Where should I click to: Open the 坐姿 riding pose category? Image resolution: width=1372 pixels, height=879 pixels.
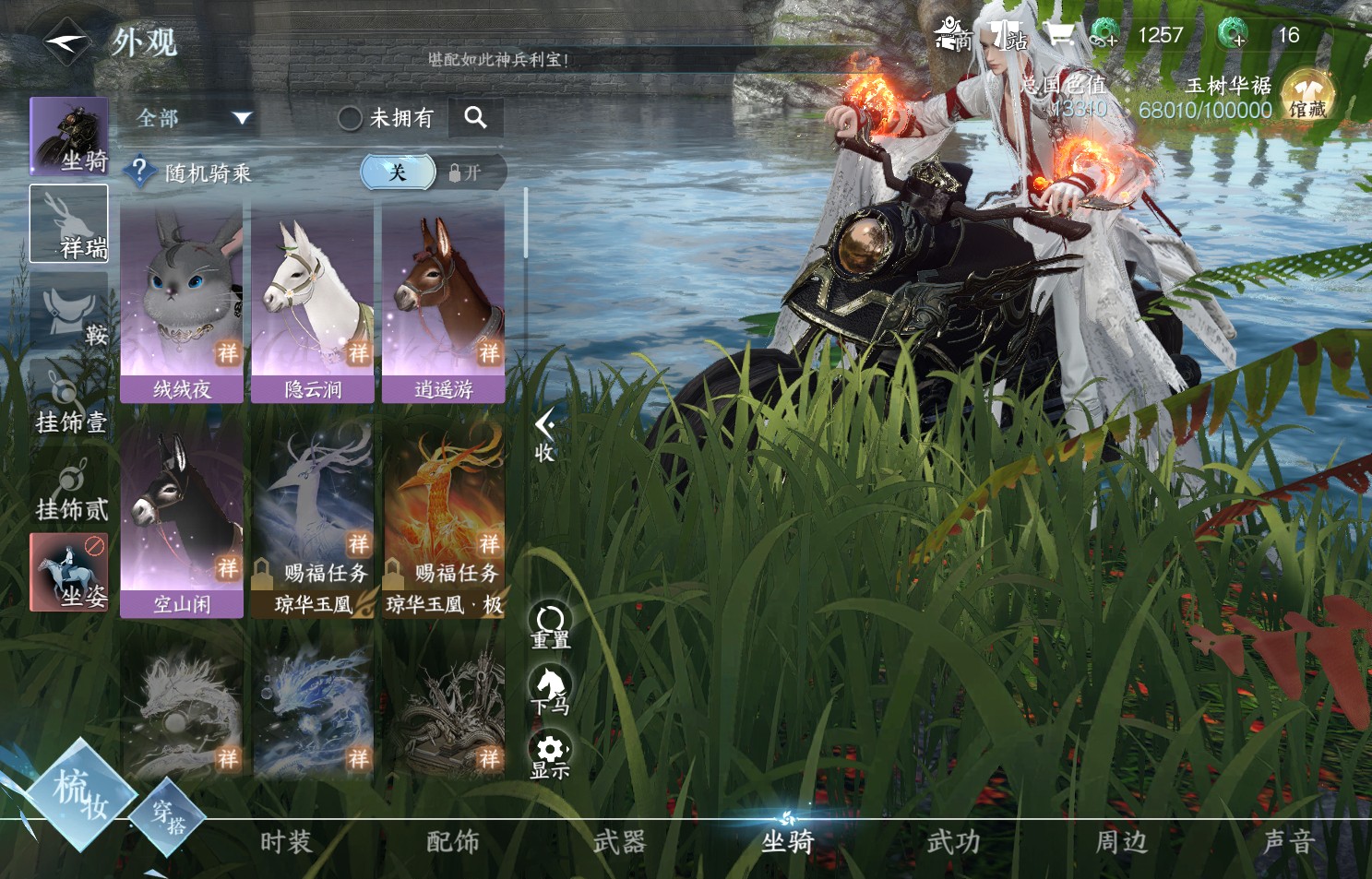point(69,572)
